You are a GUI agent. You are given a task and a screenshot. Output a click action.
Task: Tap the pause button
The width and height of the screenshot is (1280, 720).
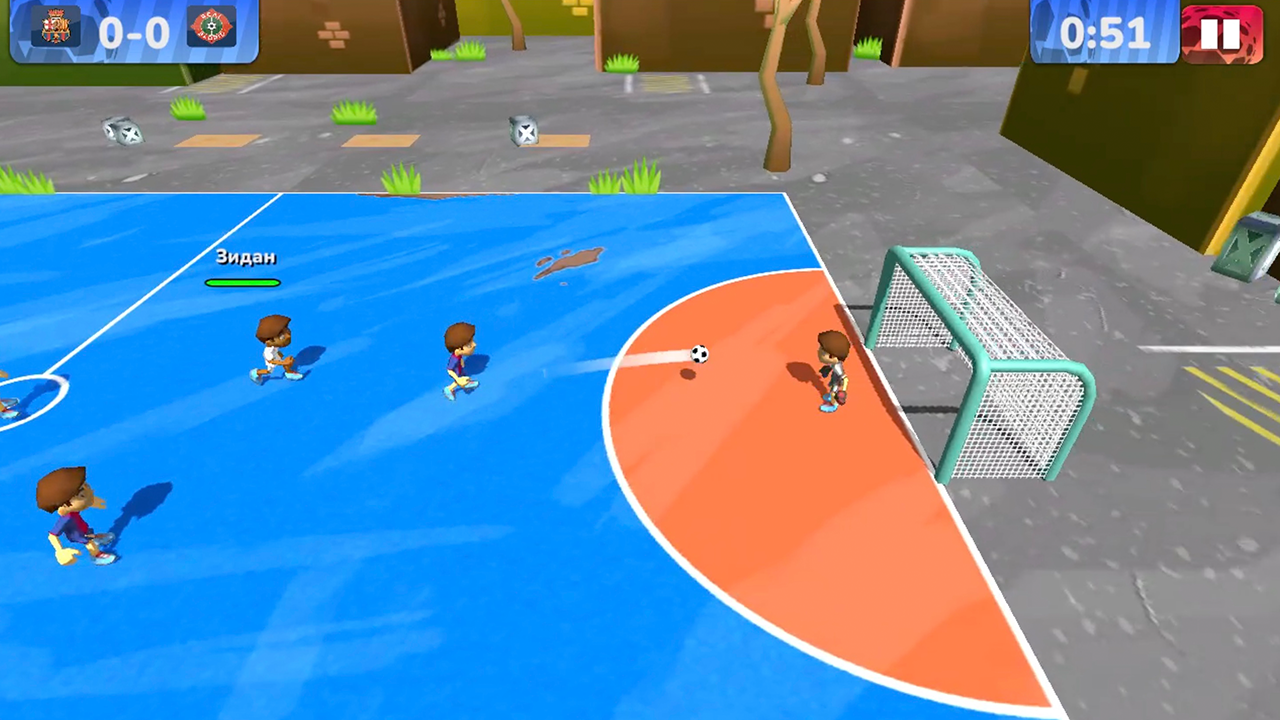pos(1222,33)
